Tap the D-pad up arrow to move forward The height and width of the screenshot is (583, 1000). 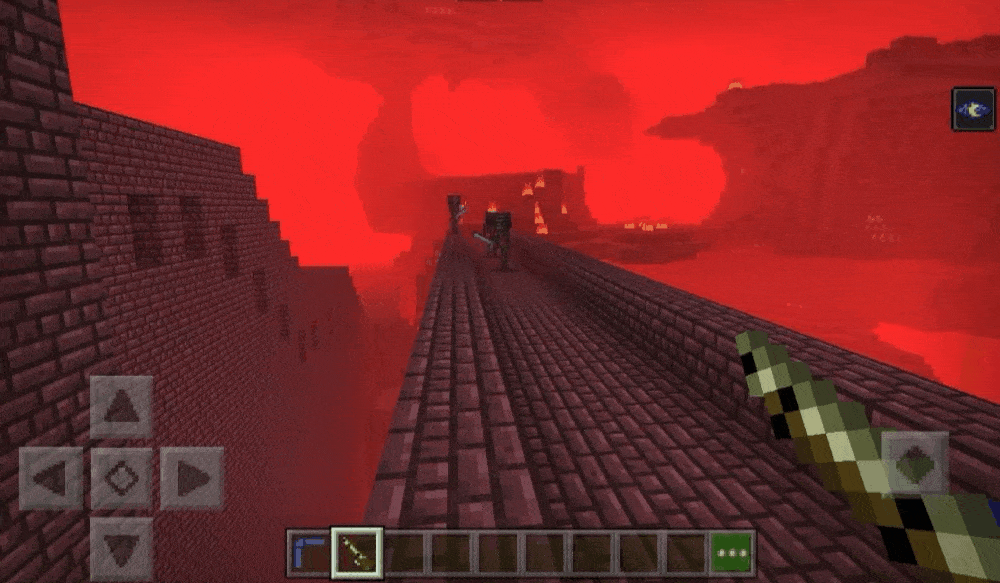pyautogui.click(x=121, y=407)
